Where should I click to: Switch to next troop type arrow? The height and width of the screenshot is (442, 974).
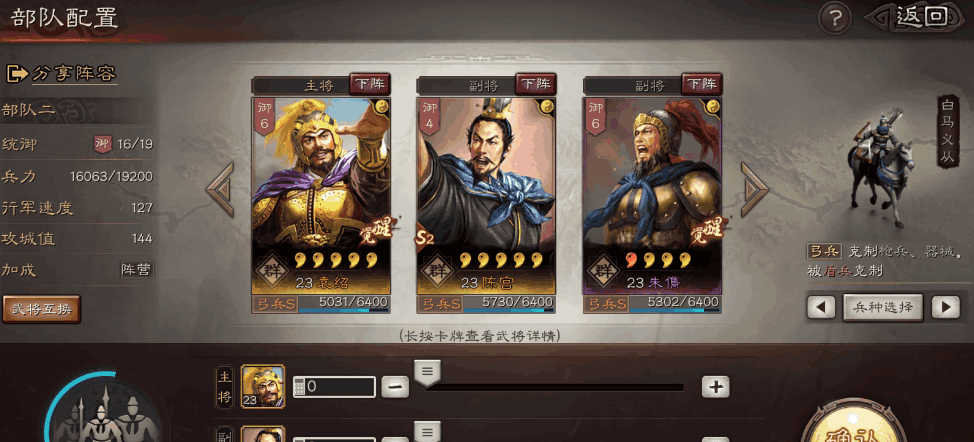[945, 307]
